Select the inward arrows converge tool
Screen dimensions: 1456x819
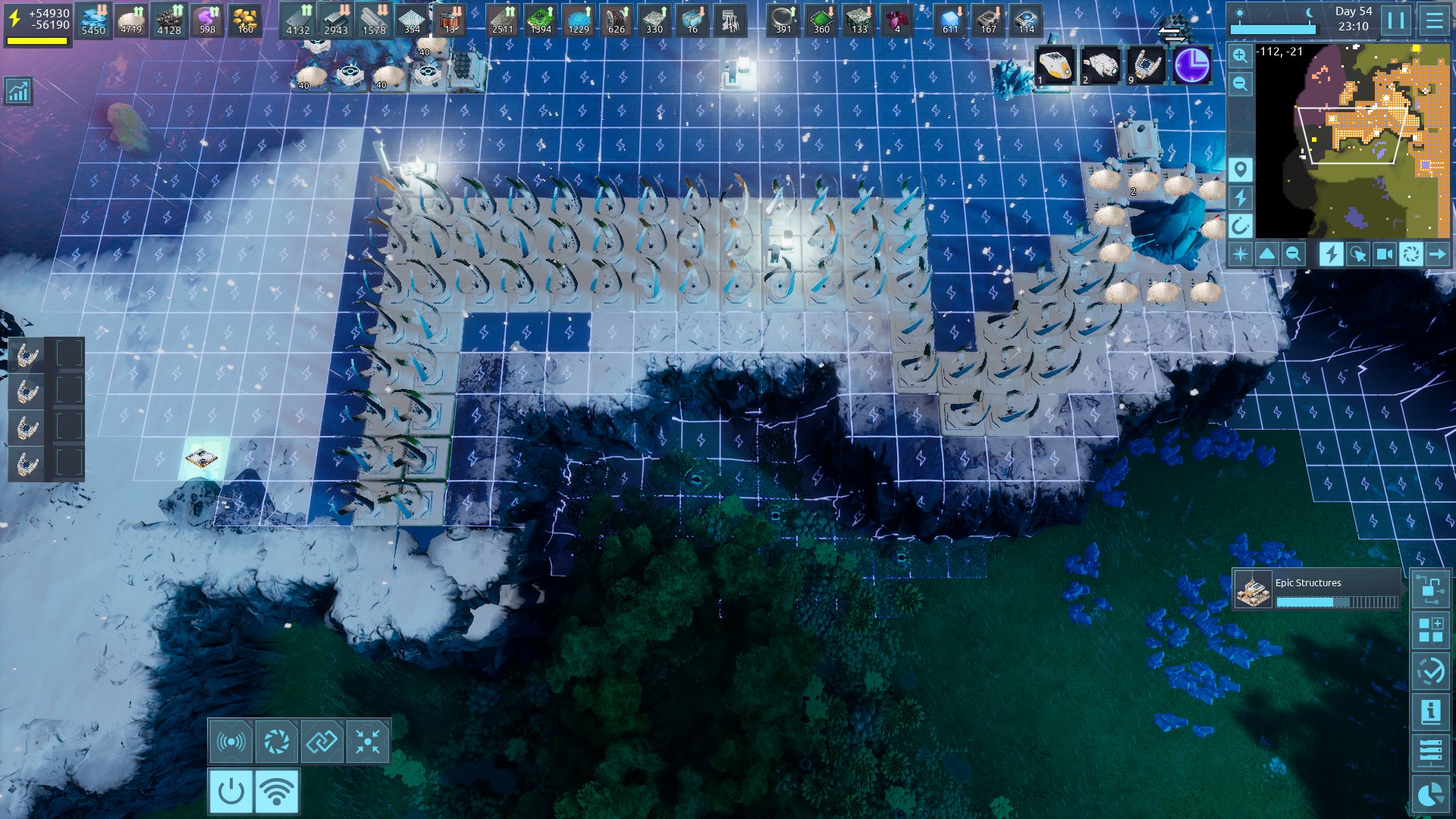click(x=368, y=741)
